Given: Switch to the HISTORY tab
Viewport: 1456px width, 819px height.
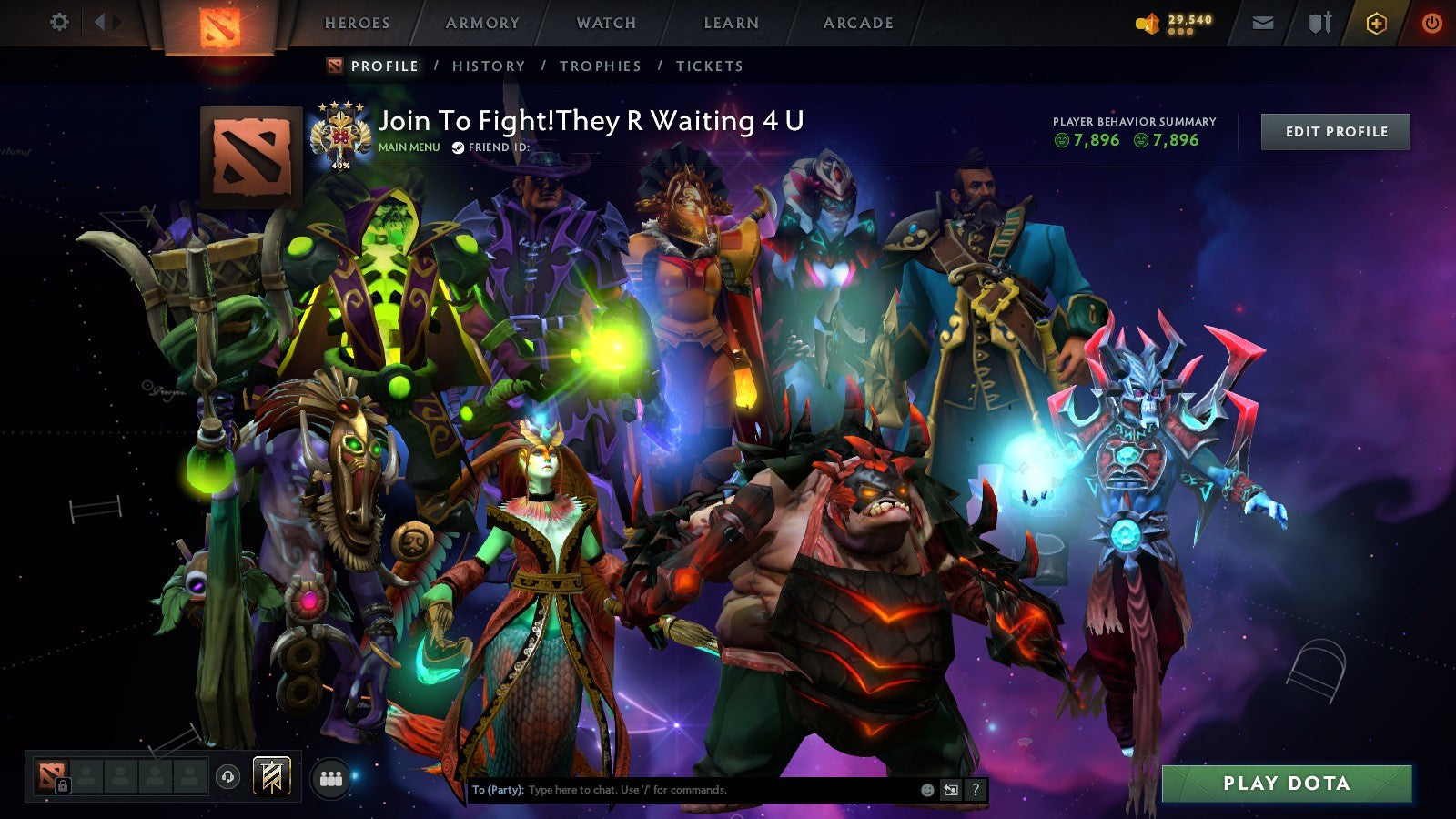Looking at the screenshot, I should click(490, 66).
